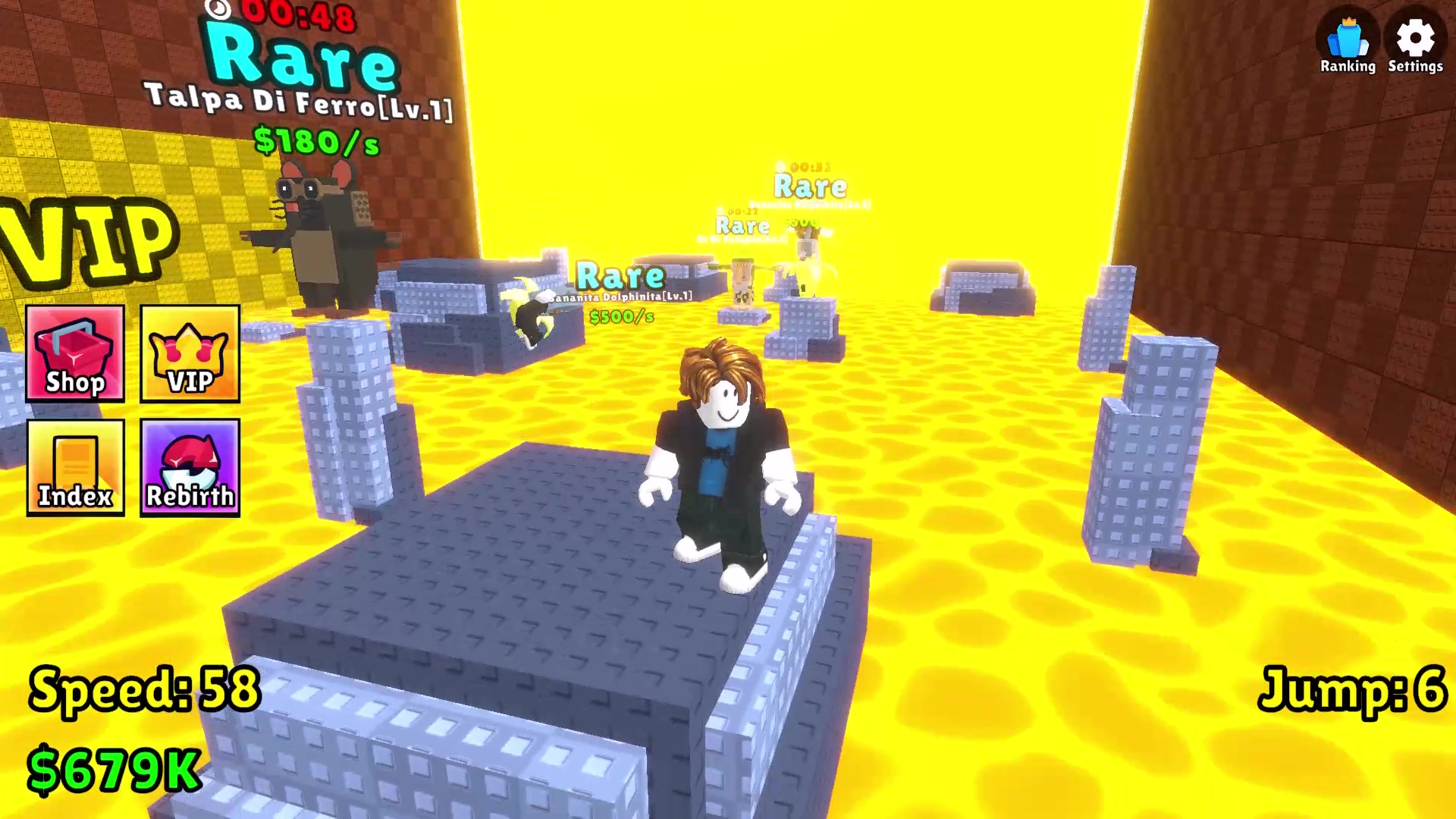This screenshot has height=819, width=1456.
Task: Open the Shop menu
Action: pyautogui.click(x=74, y=354)
